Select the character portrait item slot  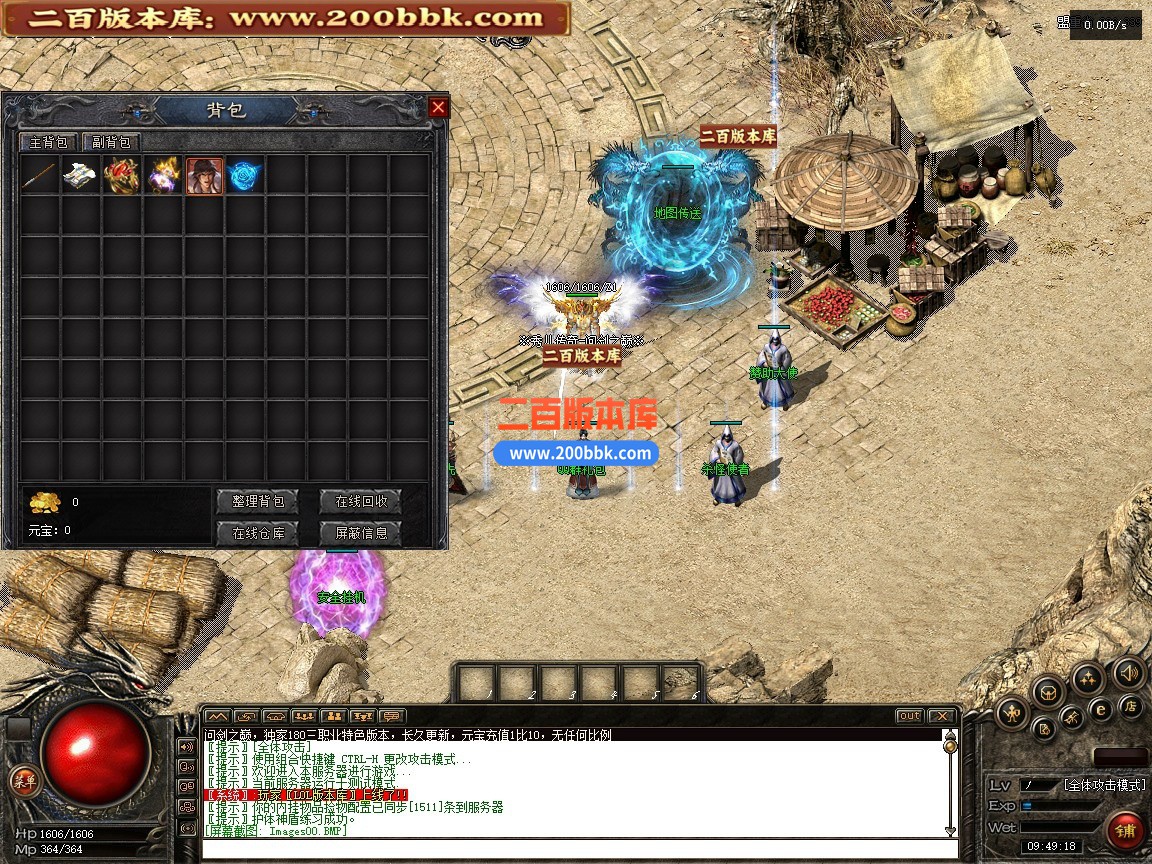[204, 176]
